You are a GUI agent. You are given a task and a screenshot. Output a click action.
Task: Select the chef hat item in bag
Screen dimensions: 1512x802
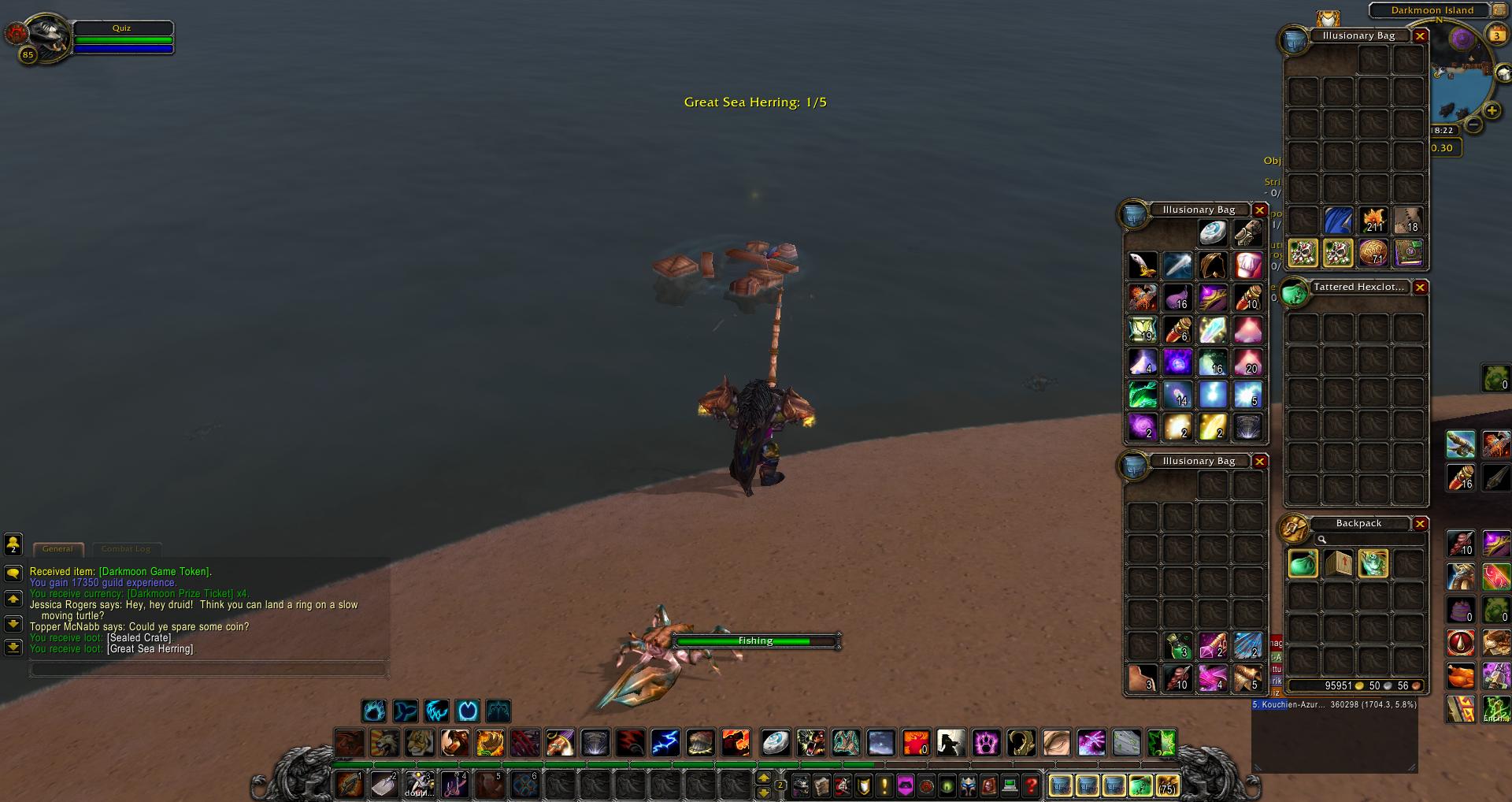coord(1248,265)
